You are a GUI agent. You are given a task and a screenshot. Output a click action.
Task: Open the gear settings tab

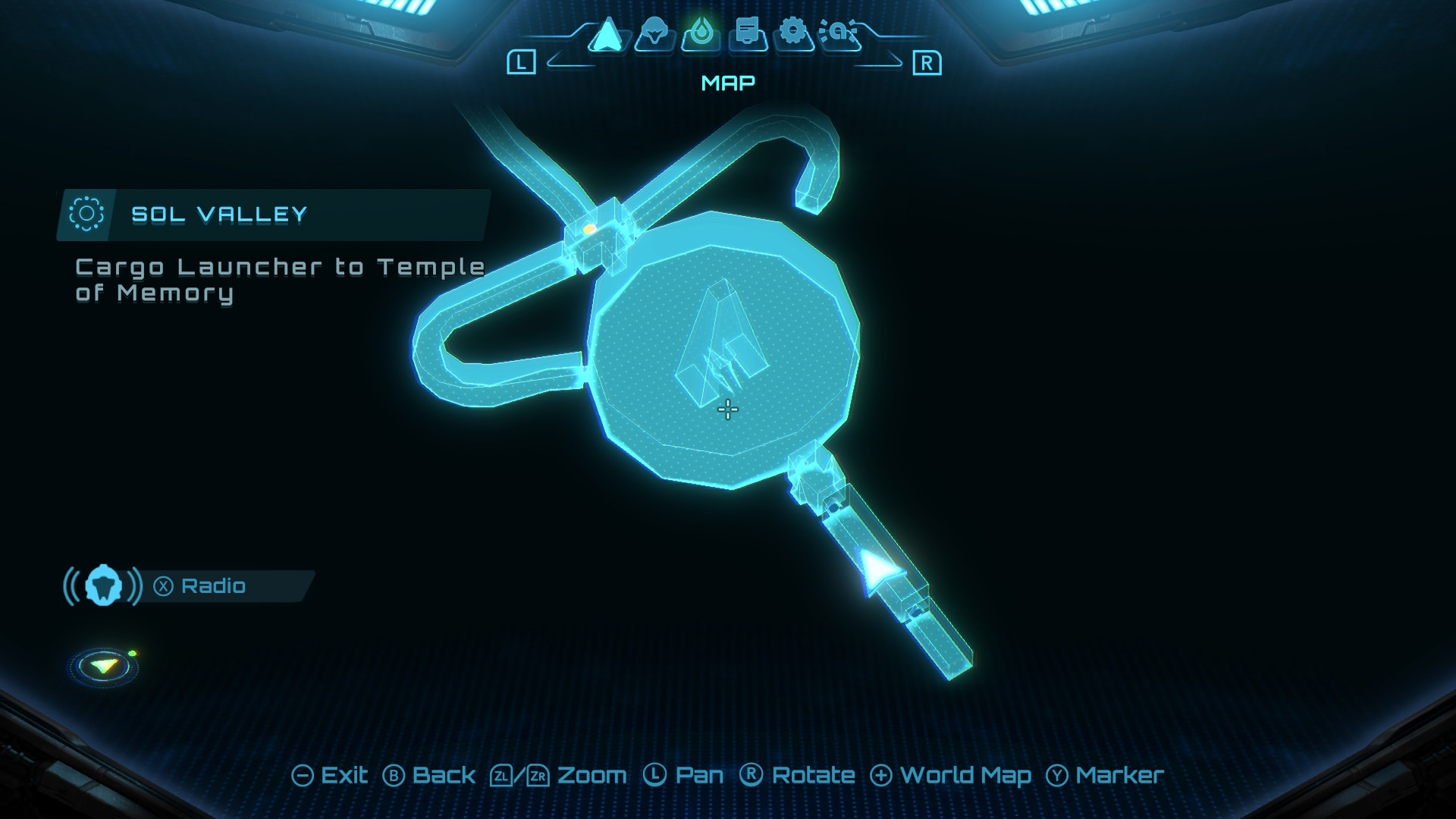(793, 33)
